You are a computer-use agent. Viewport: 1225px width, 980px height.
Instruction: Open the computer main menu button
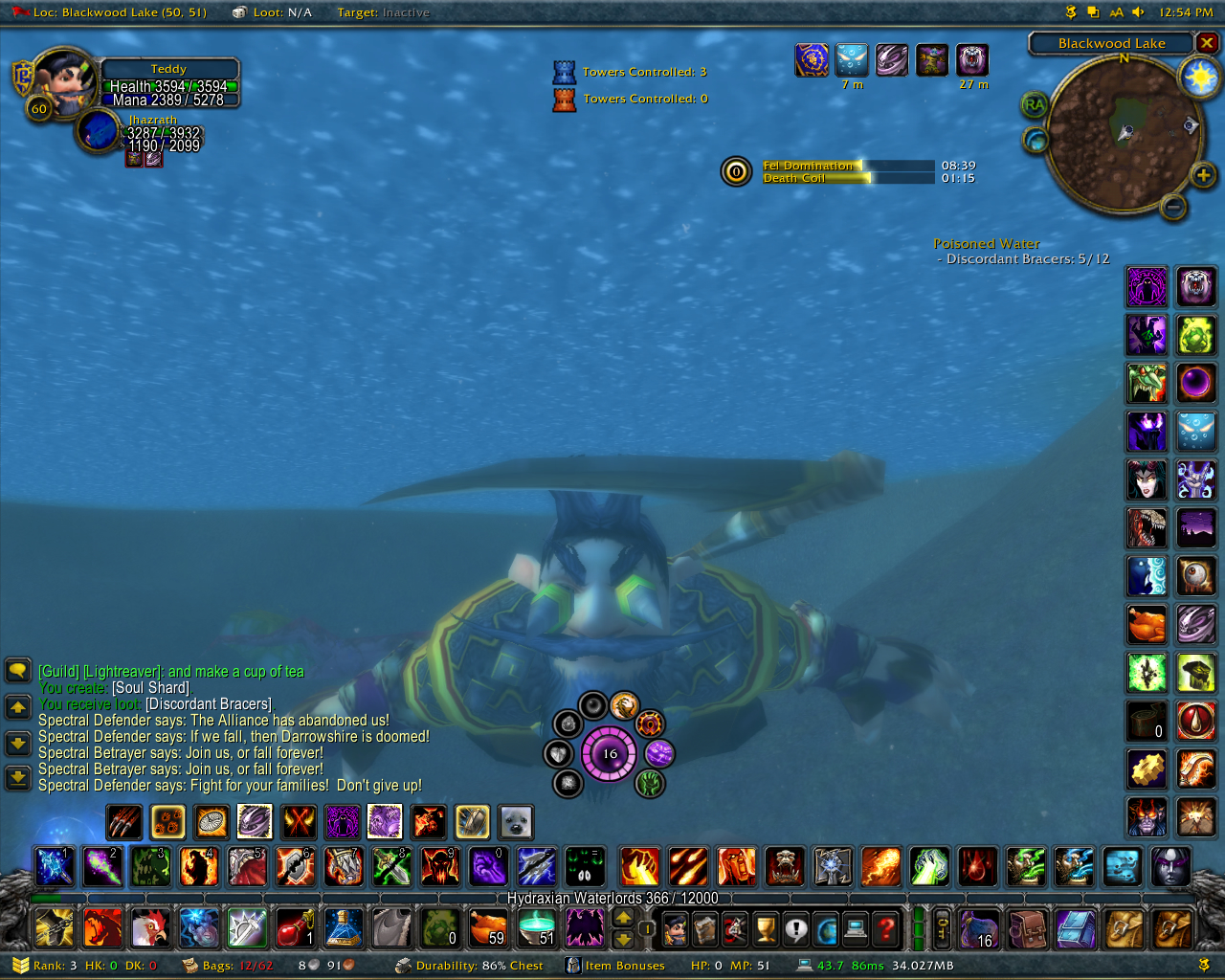pos(856,928)
